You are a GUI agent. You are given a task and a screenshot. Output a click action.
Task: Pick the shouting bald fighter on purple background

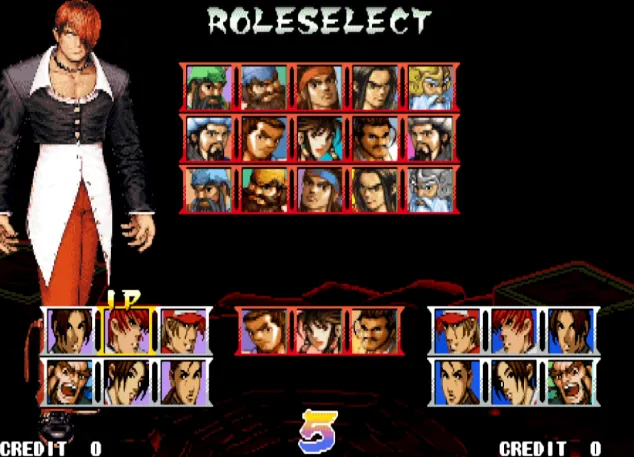click(71, 381)
